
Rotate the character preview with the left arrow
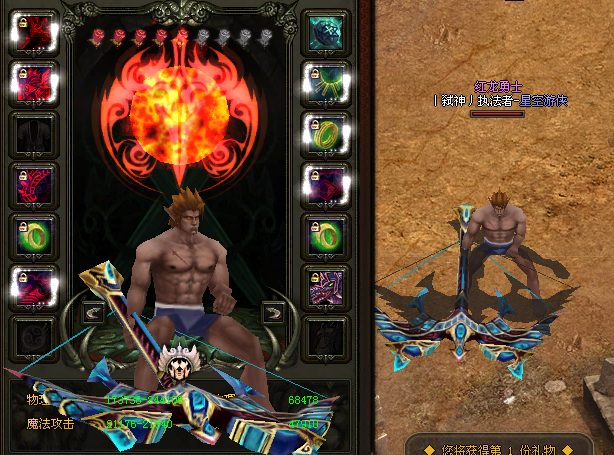pyautogui.click(x=91, y=312)
